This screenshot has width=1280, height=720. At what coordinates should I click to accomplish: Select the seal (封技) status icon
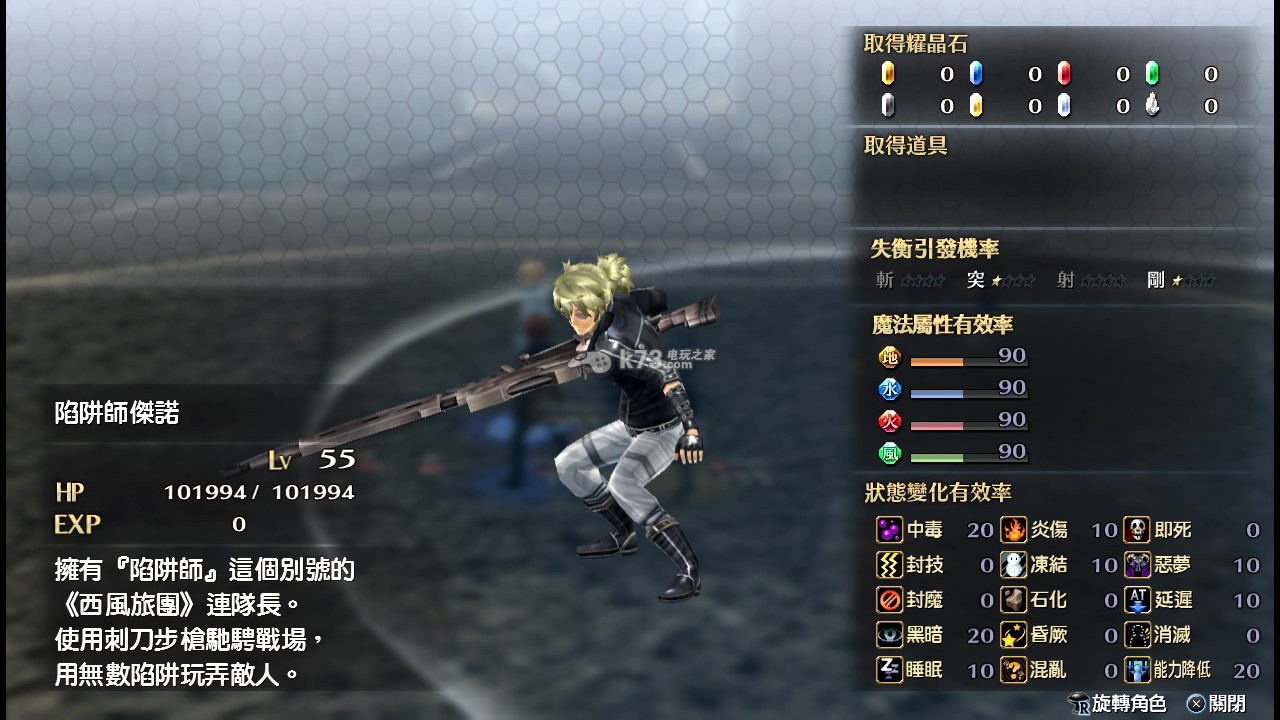click(x=889, y=565)
